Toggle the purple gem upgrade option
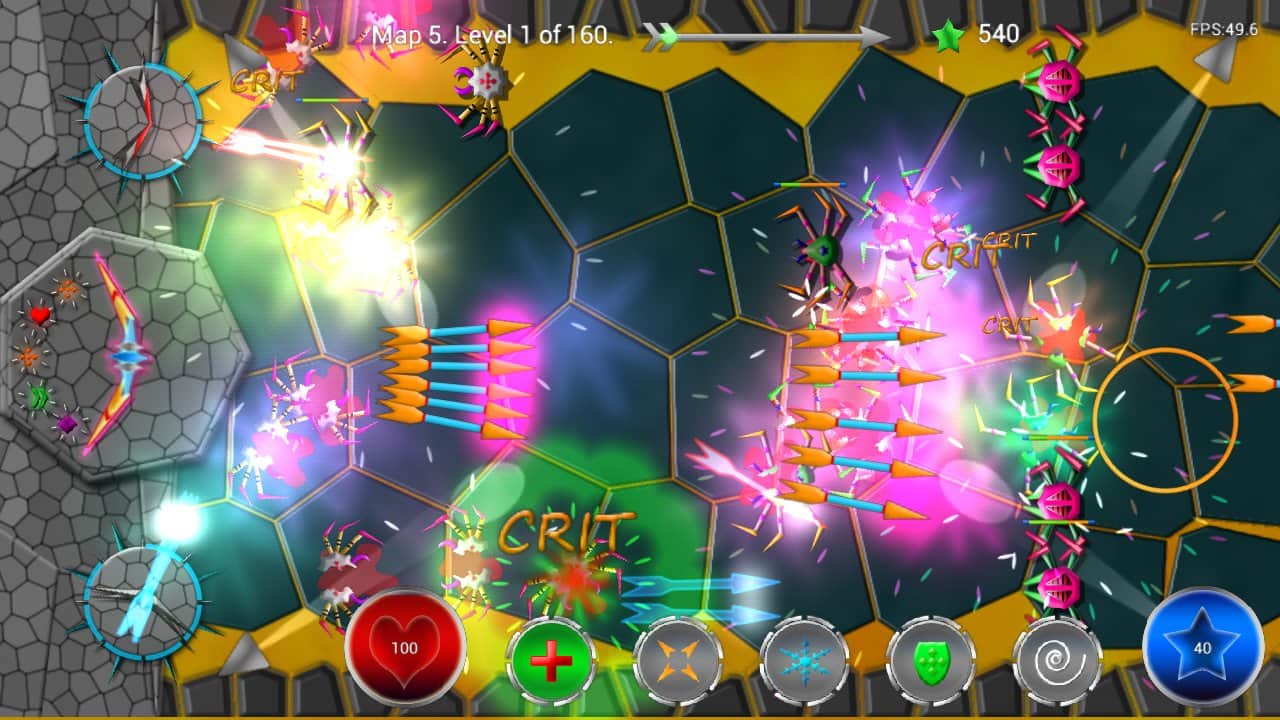This screenshot has height=720, width=1280. pos(66,426)
